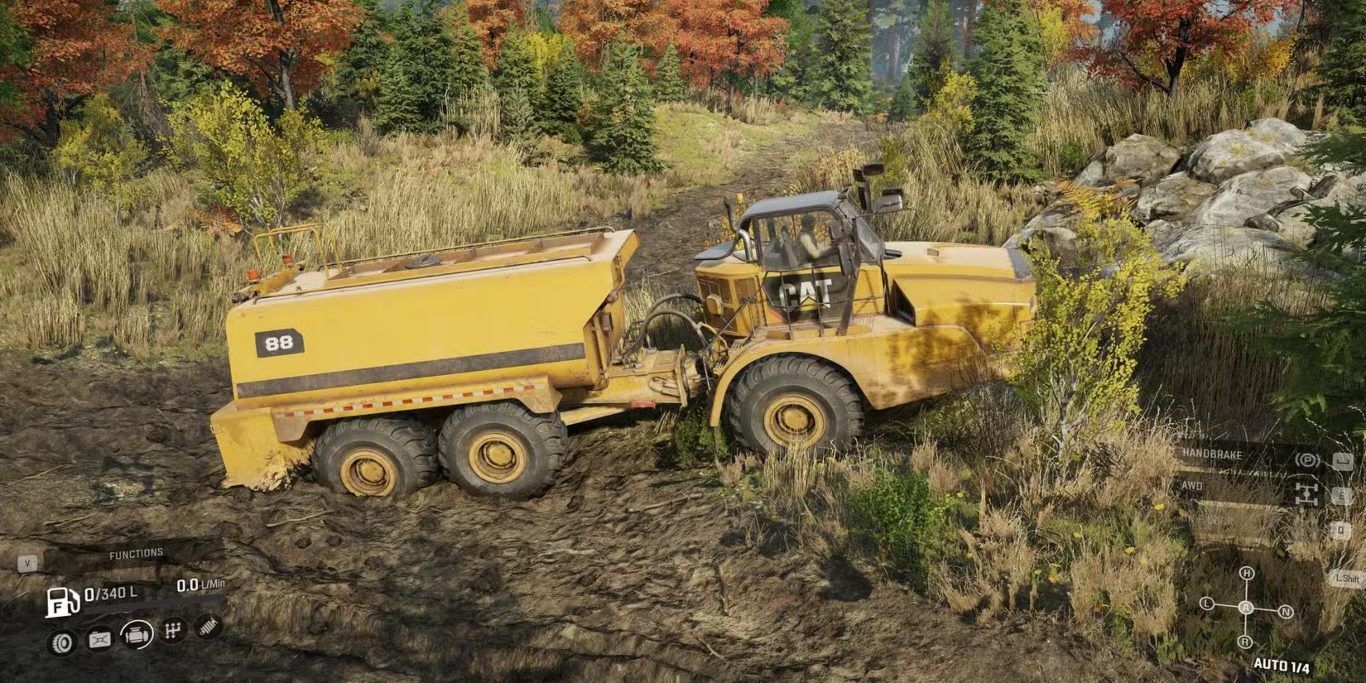Click the gear shifter pattern icon
1366x683 pixels.
[x=174, y=631]
